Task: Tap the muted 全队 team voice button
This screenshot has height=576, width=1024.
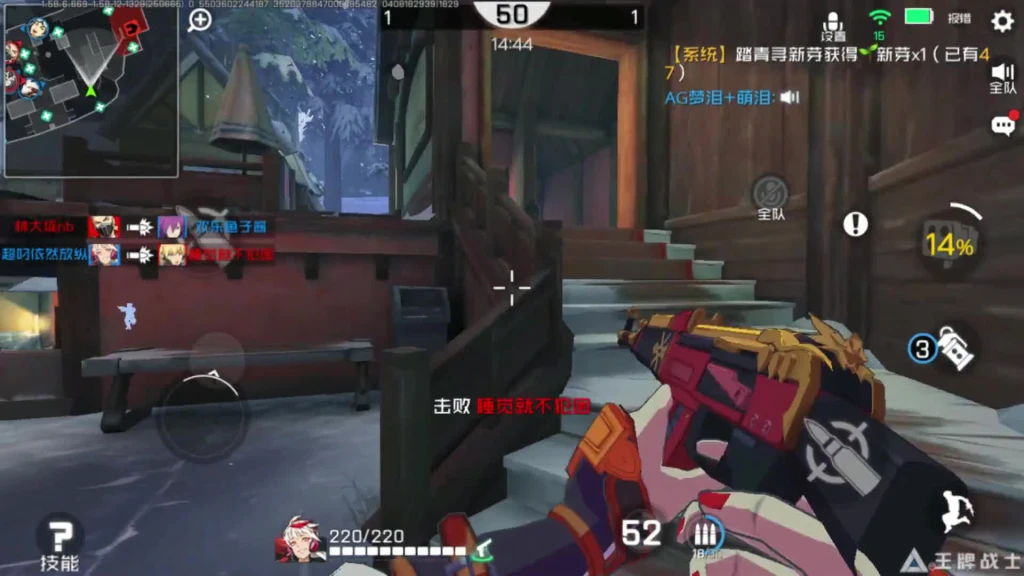Action: point(770,196)
